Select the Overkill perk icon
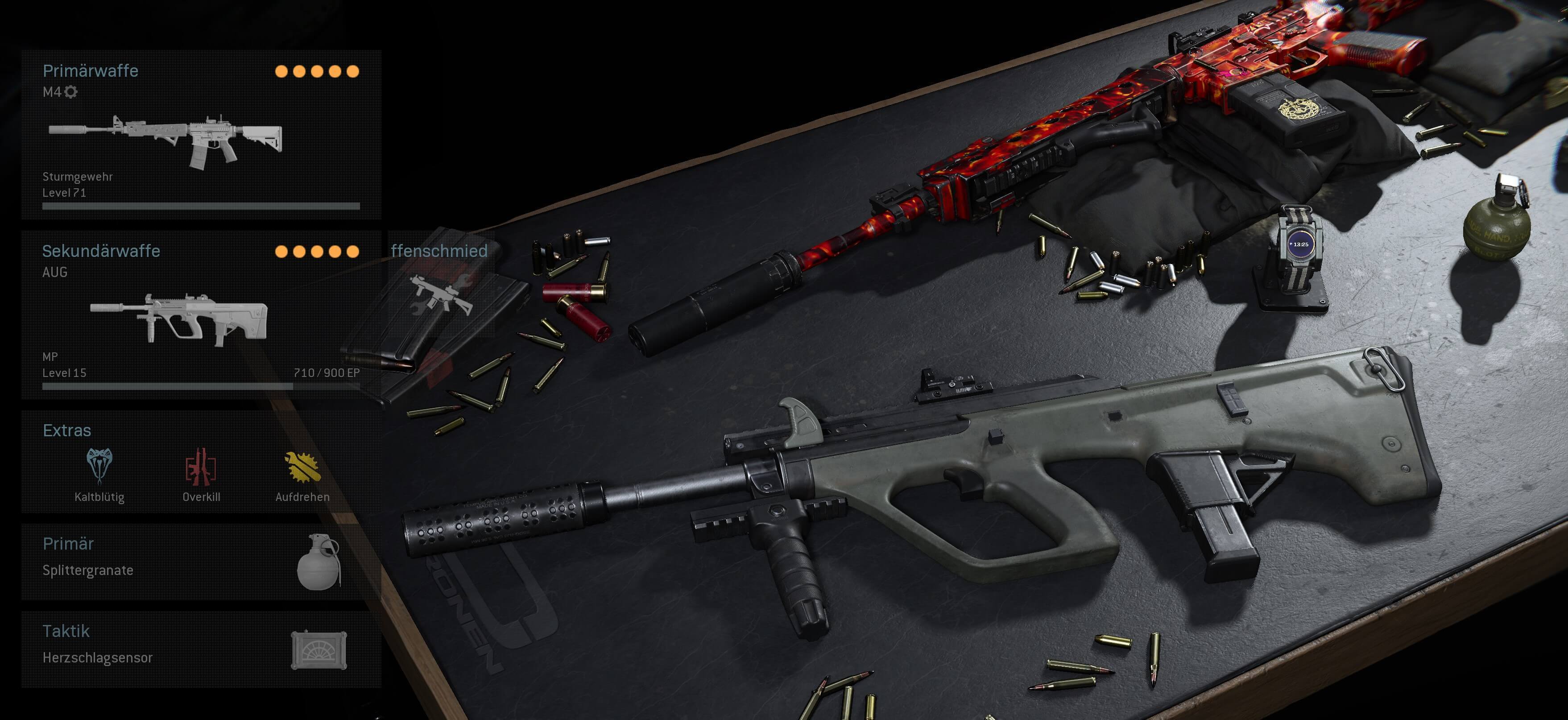 point(202,470)
